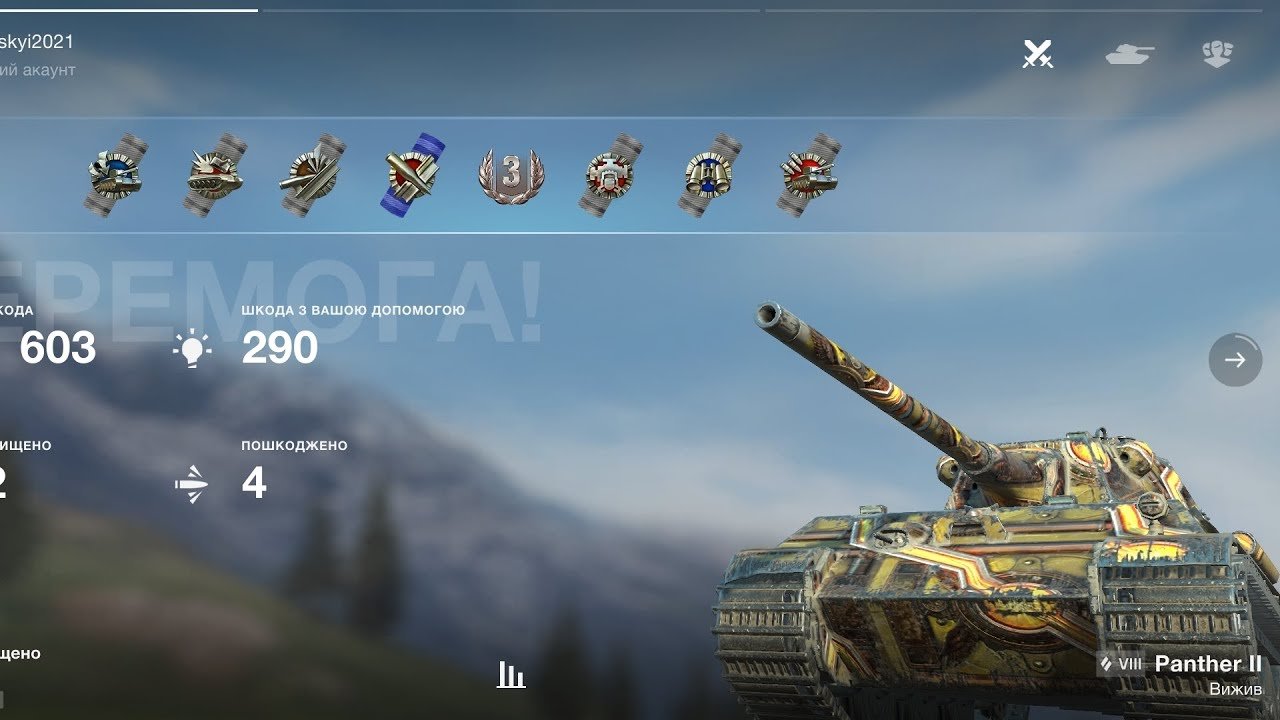Open the team players tab

[1217, 54]
